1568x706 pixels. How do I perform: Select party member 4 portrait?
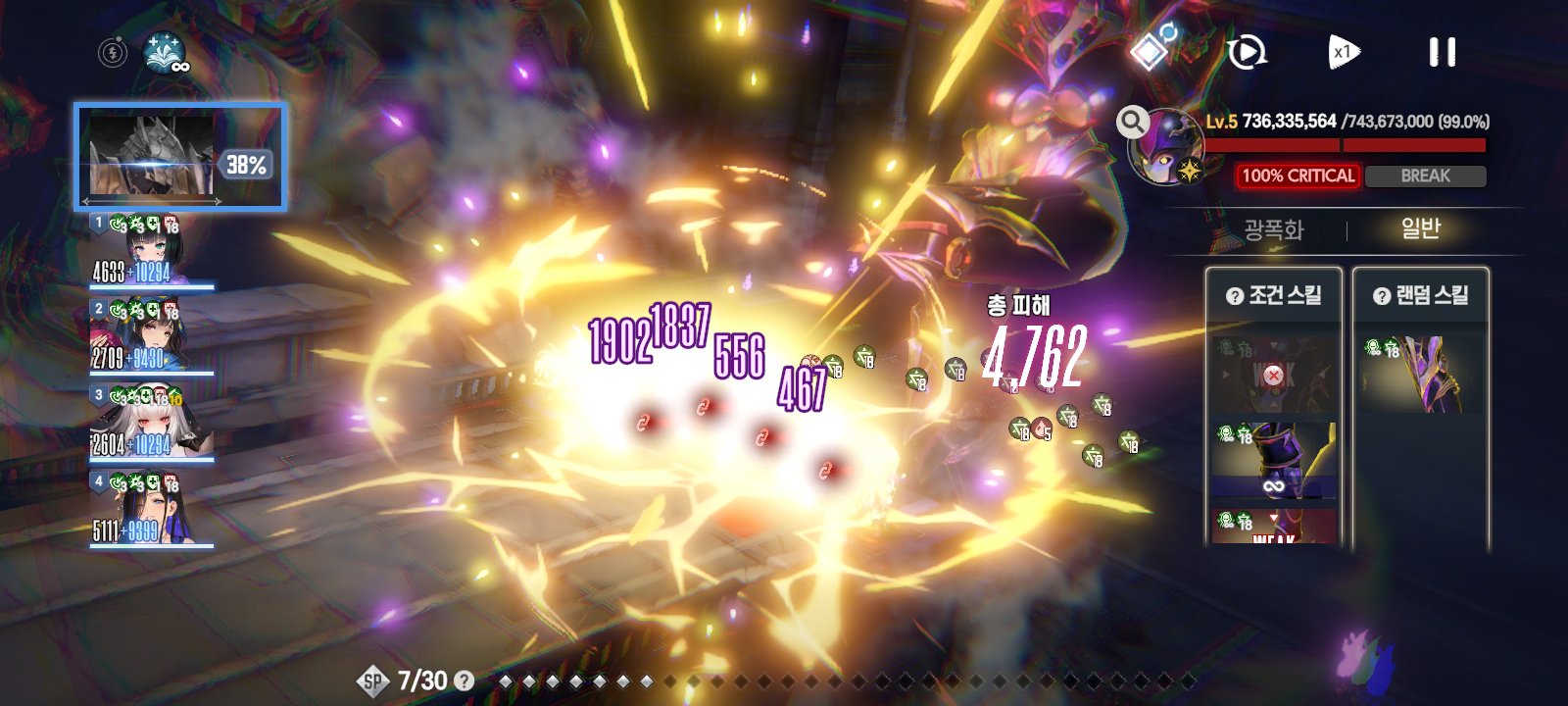pyautogui.click(x=151, y=509)
